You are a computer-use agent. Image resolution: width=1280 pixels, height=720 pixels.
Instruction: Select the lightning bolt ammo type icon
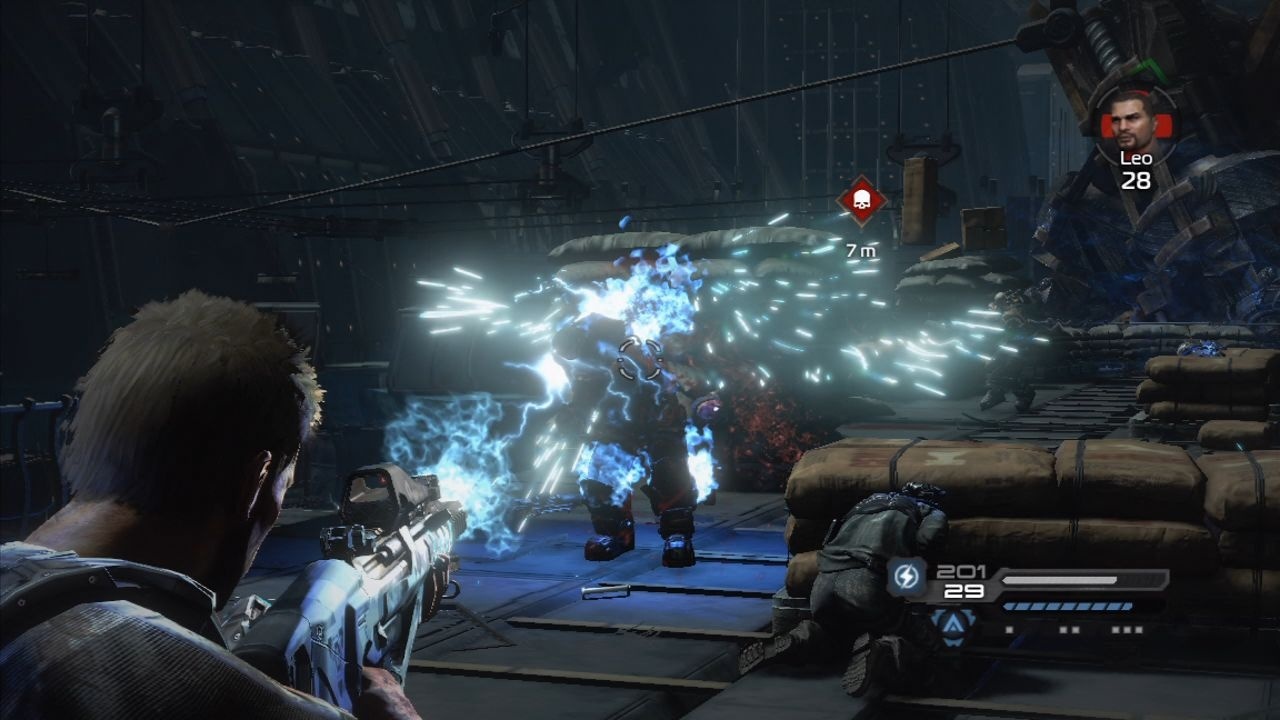tap(906, 575)
